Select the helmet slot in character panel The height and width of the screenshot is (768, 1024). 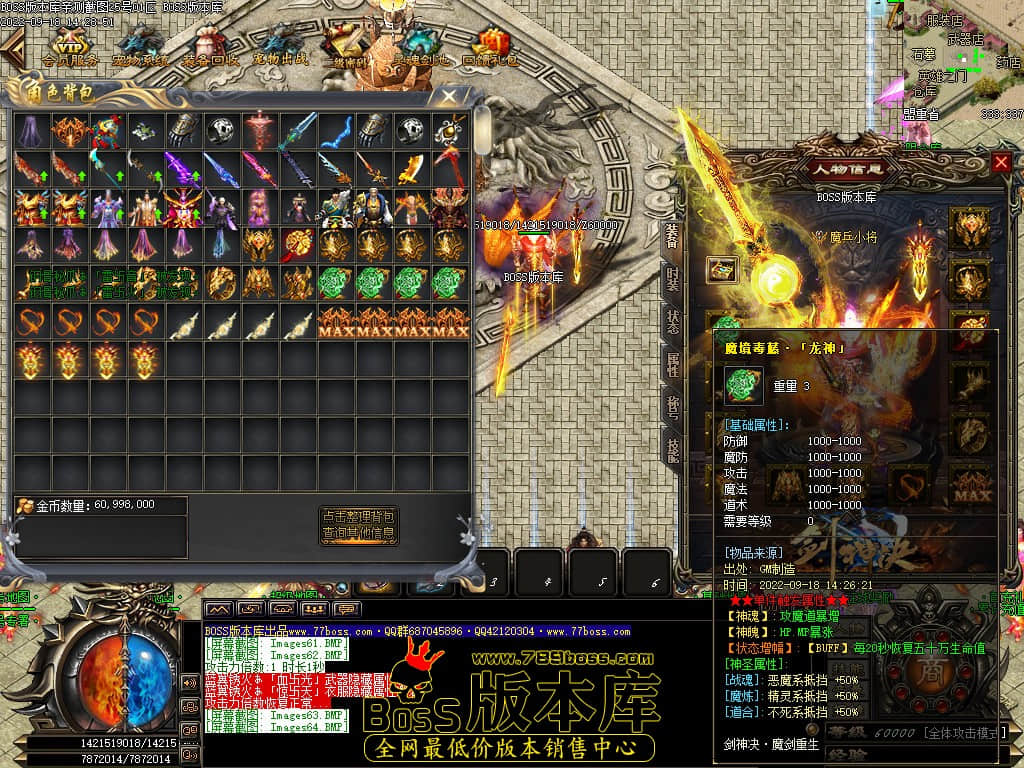(969, 228)
